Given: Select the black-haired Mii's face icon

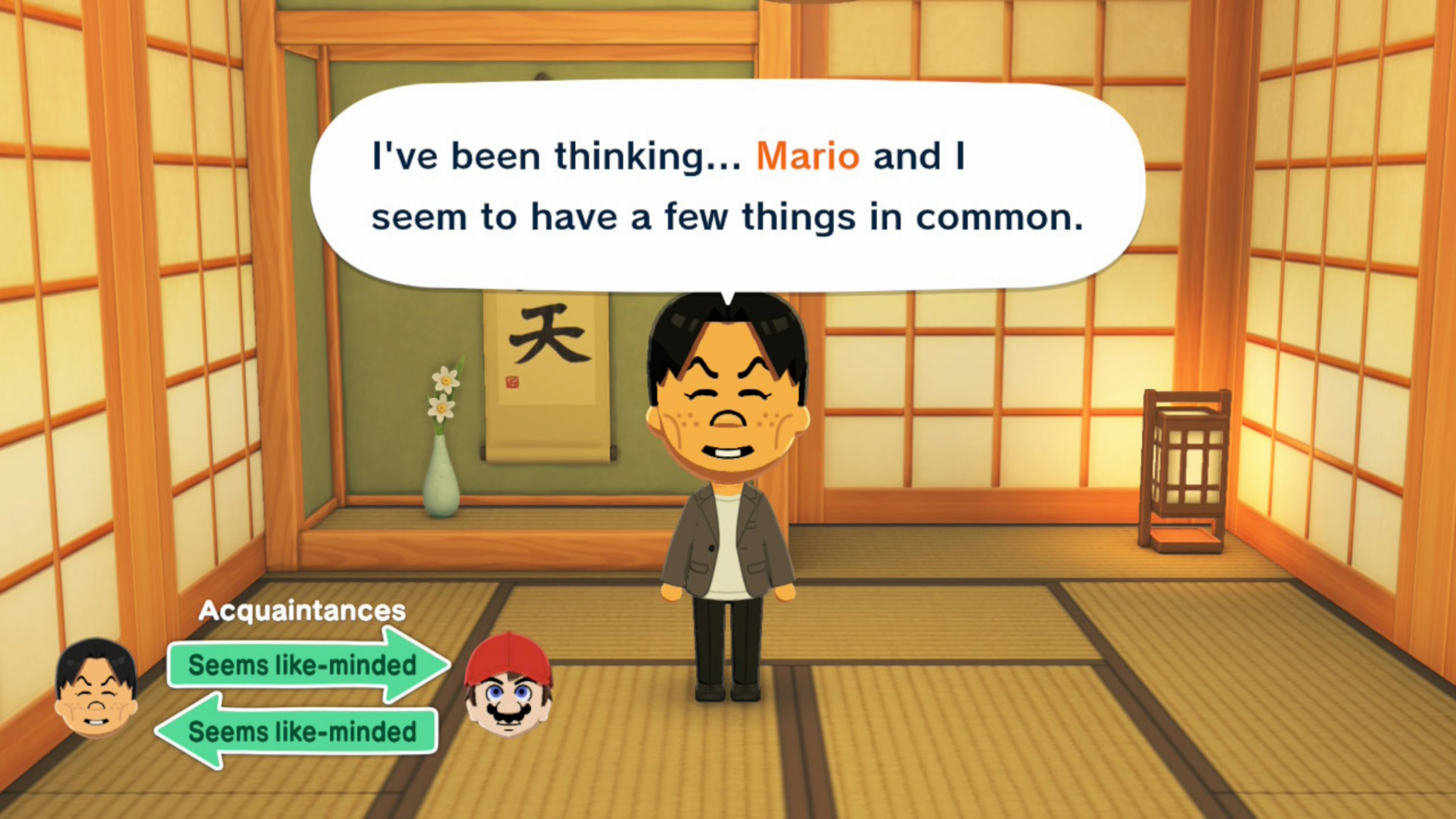Looking at the screenshot, I should 96,689.
